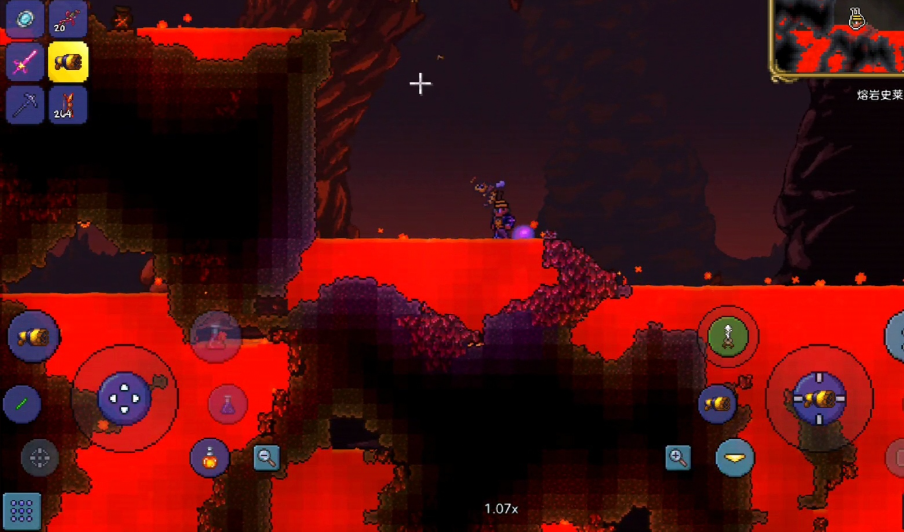Viewport: 904px width, 532px height.
Task: Tap the movement joystick with four arrows
Action: [125, 398]
